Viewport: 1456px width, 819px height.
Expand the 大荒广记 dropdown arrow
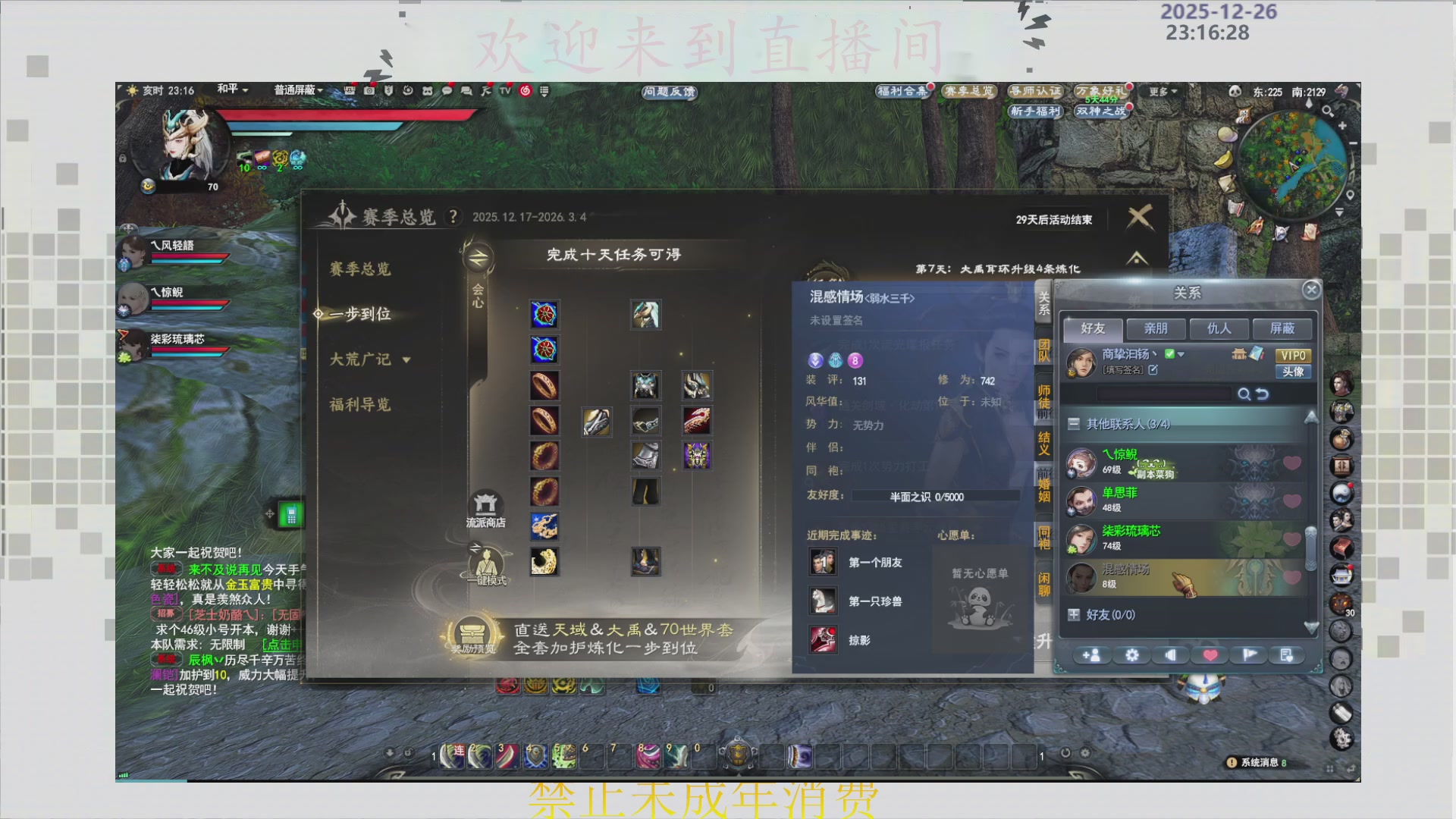pyautogui.click(x=406, y=360)
